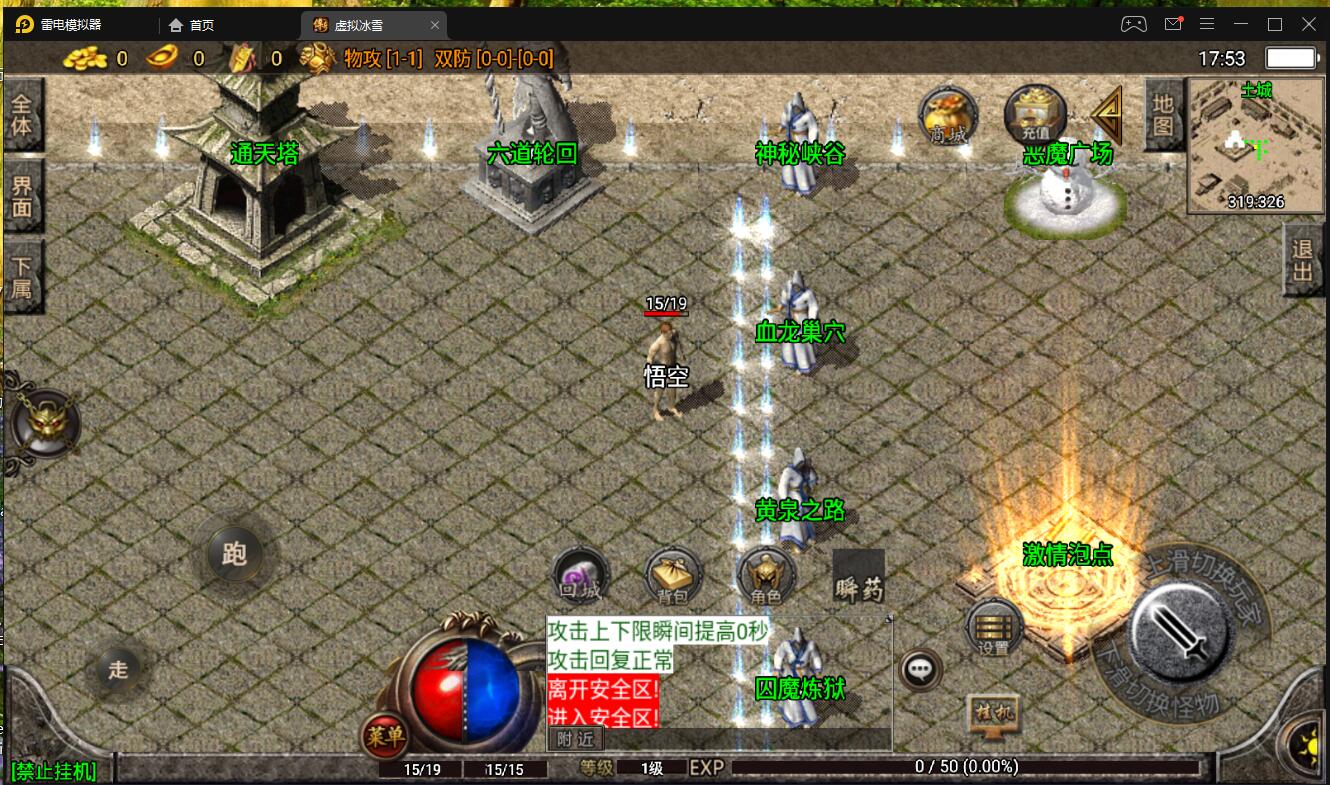Viewport: 1330px width, 785px height.
Task: Click the 退出 exit button
Action: pyautogui.click(x=1302, y=259)
